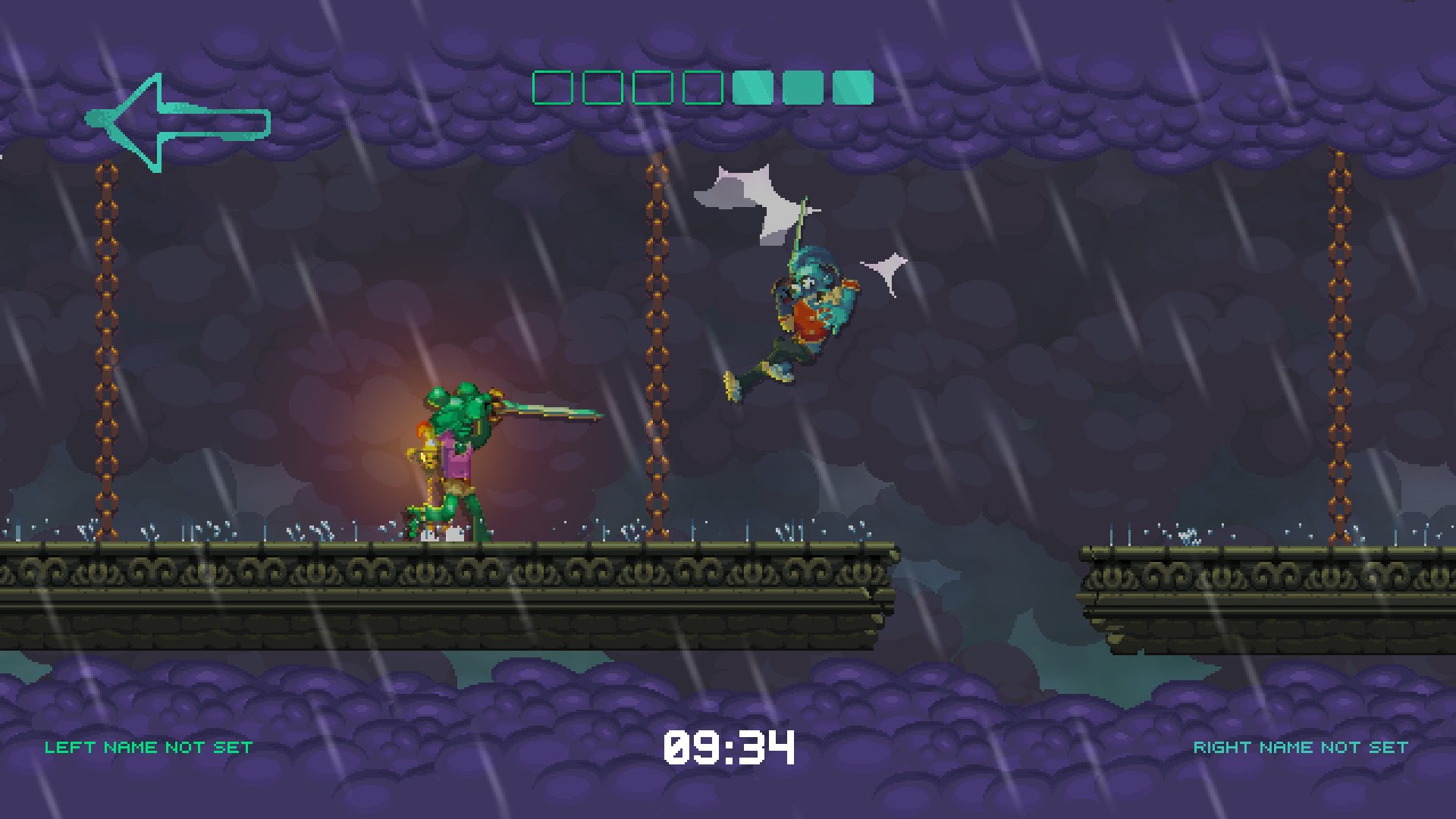This screenshot has width=1456, height=819.
Task: Toggle the first filled teal progress square
Action: 752,86
